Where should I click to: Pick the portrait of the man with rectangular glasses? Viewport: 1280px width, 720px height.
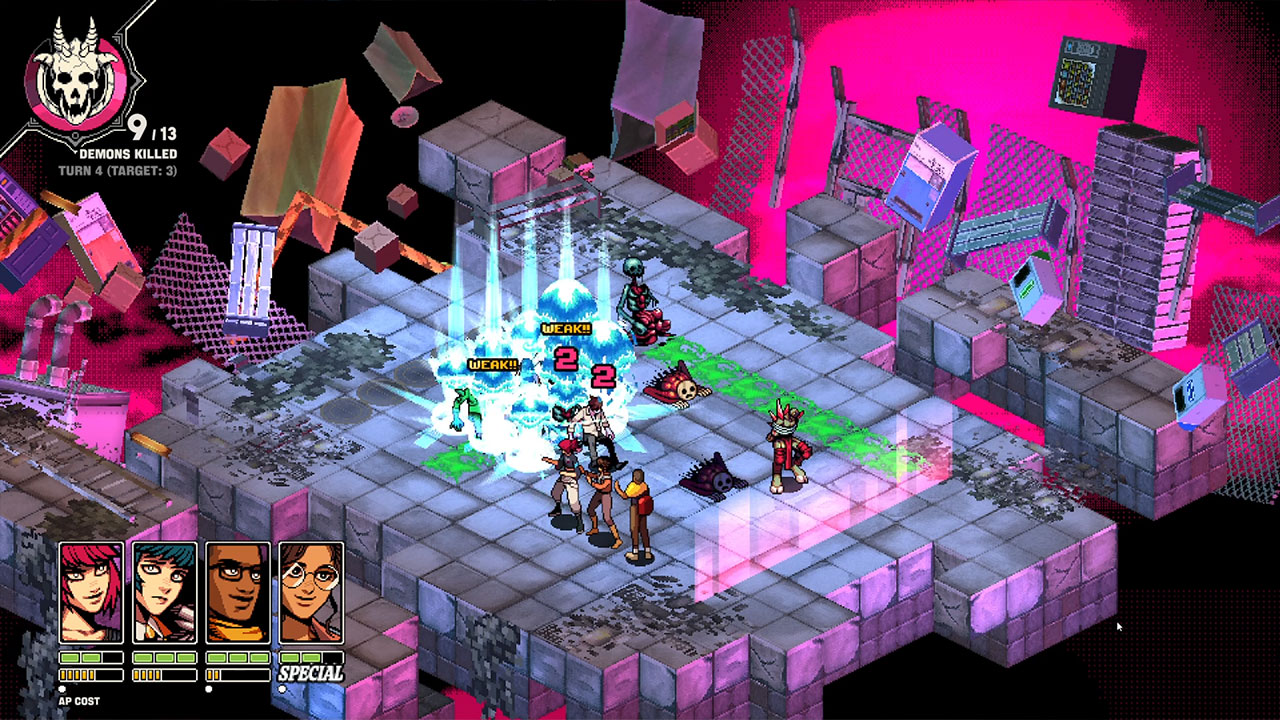pos(238,593)
